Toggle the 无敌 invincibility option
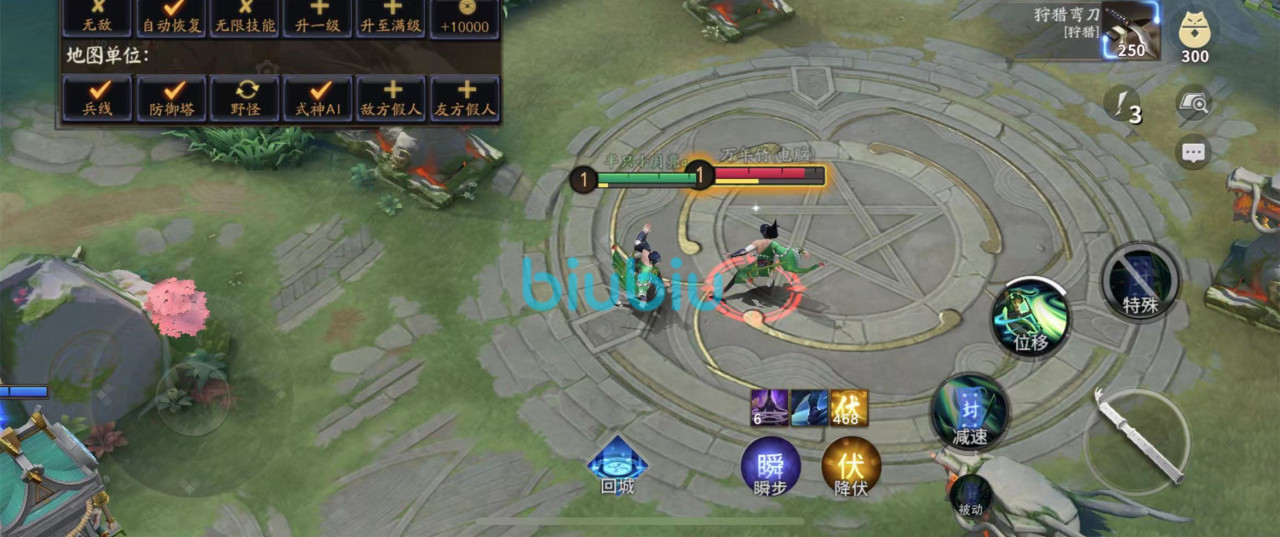The width and height of the screenshot is (1280, 537). [x=97, y=17]
